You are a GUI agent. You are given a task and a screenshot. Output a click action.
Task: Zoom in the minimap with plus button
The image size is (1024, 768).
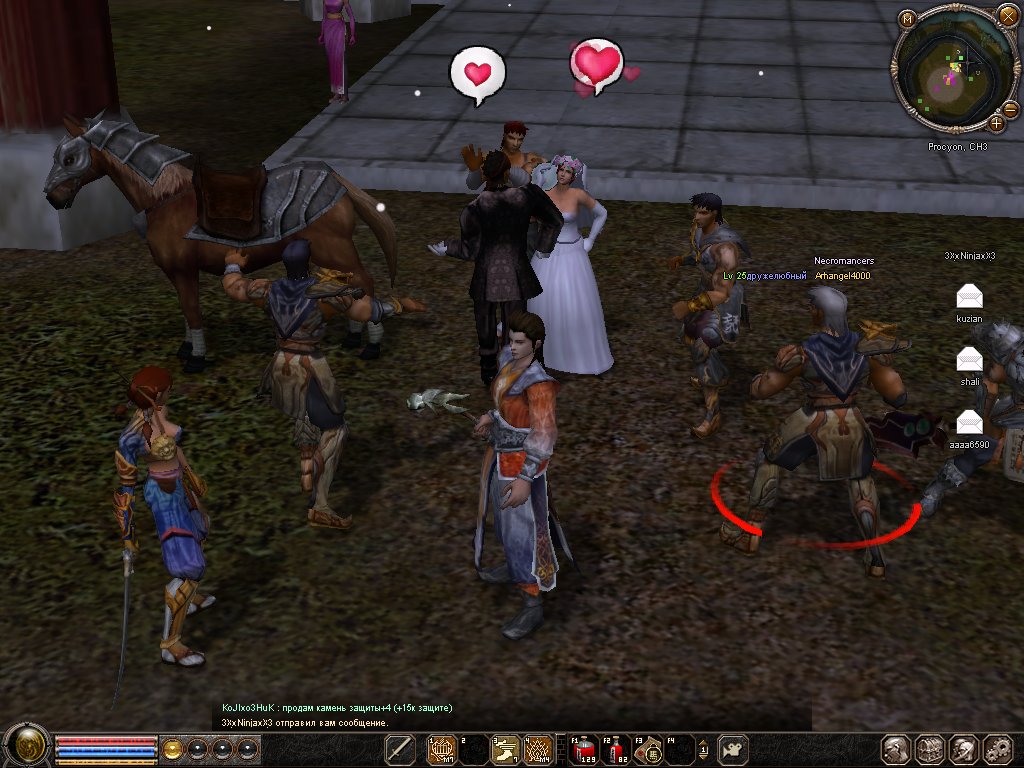pos(996,124)
